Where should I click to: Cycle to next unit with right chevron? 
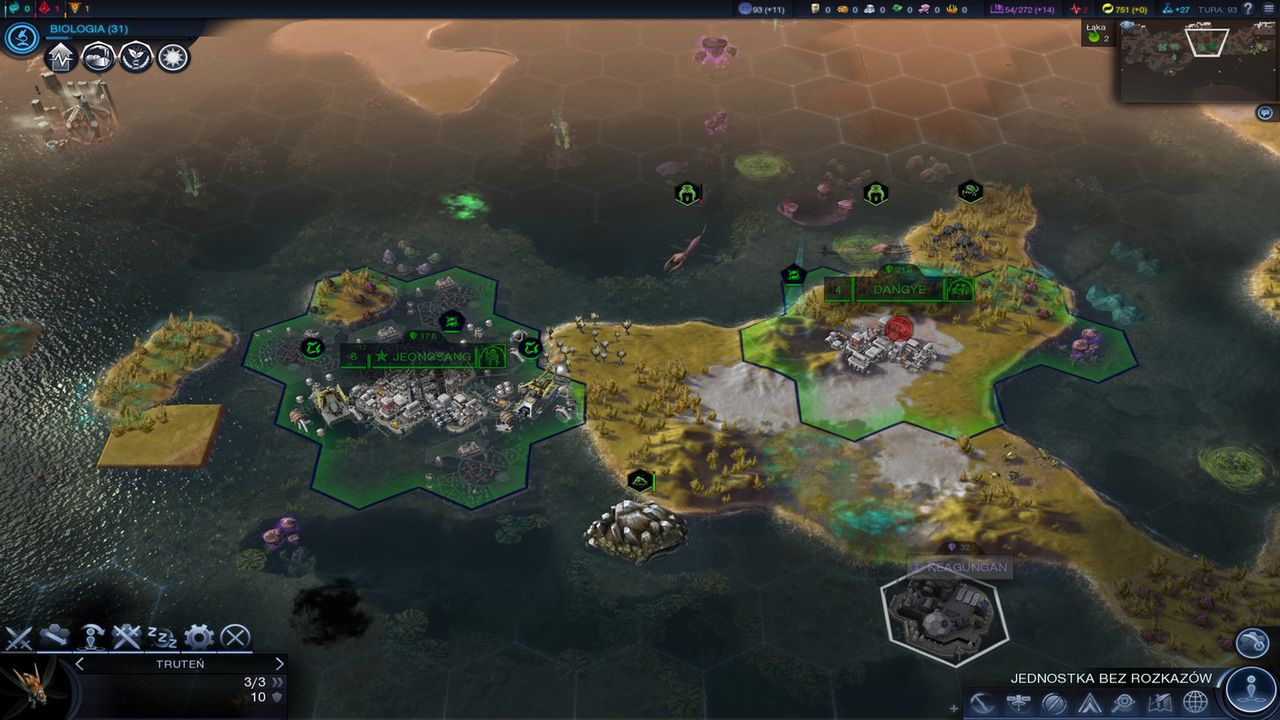pos(279,663)
